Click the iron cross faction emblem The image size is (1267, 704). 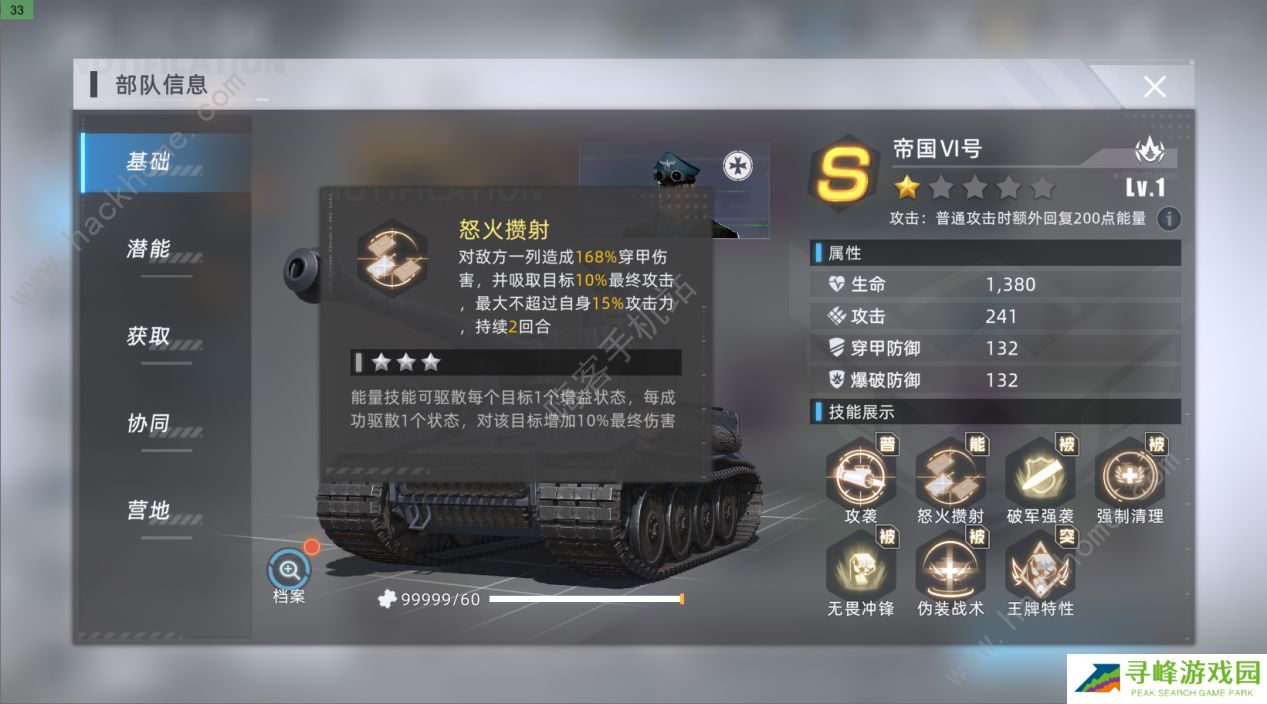click(x=738, y=163)
